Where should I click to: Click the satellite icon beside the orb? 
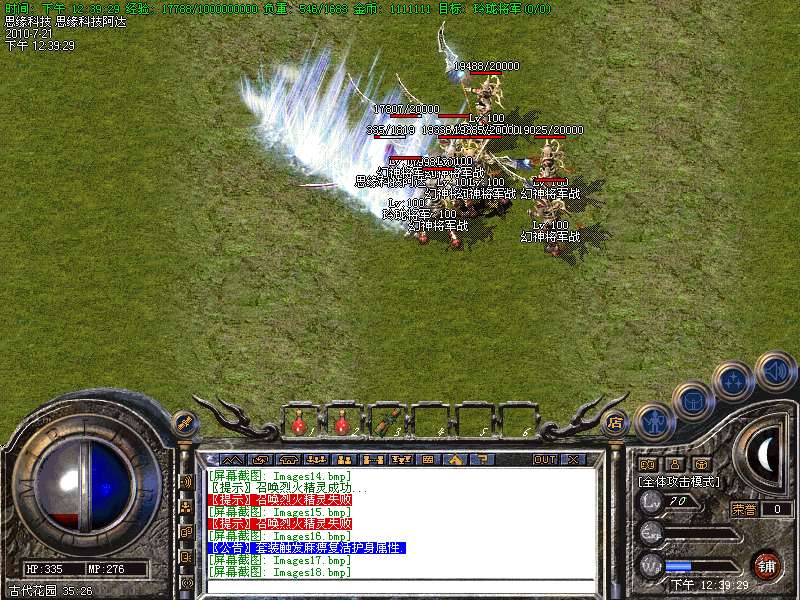point(182,421)
